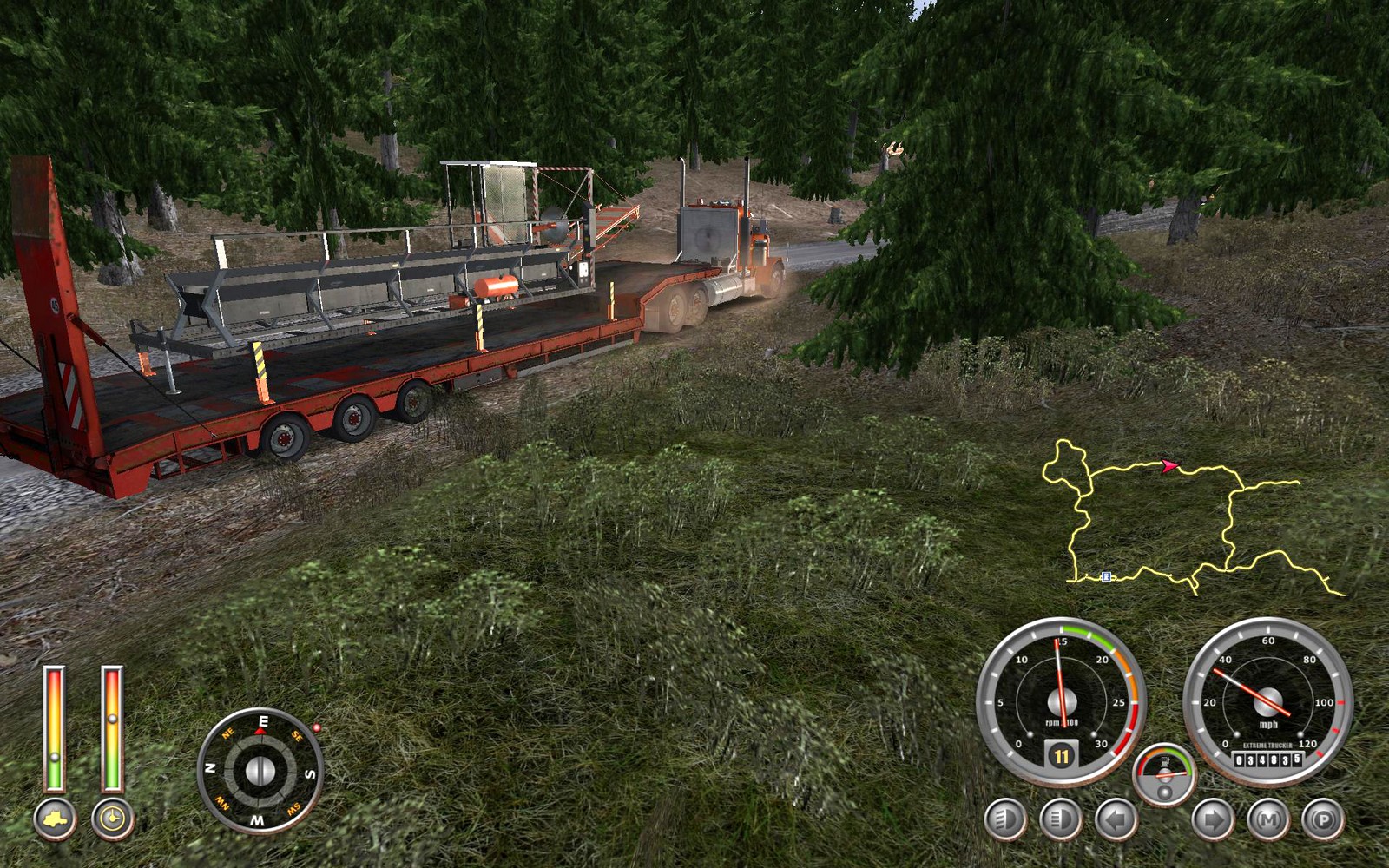
Task: Toggle the motor brake (M) button
Action: 1268,819
